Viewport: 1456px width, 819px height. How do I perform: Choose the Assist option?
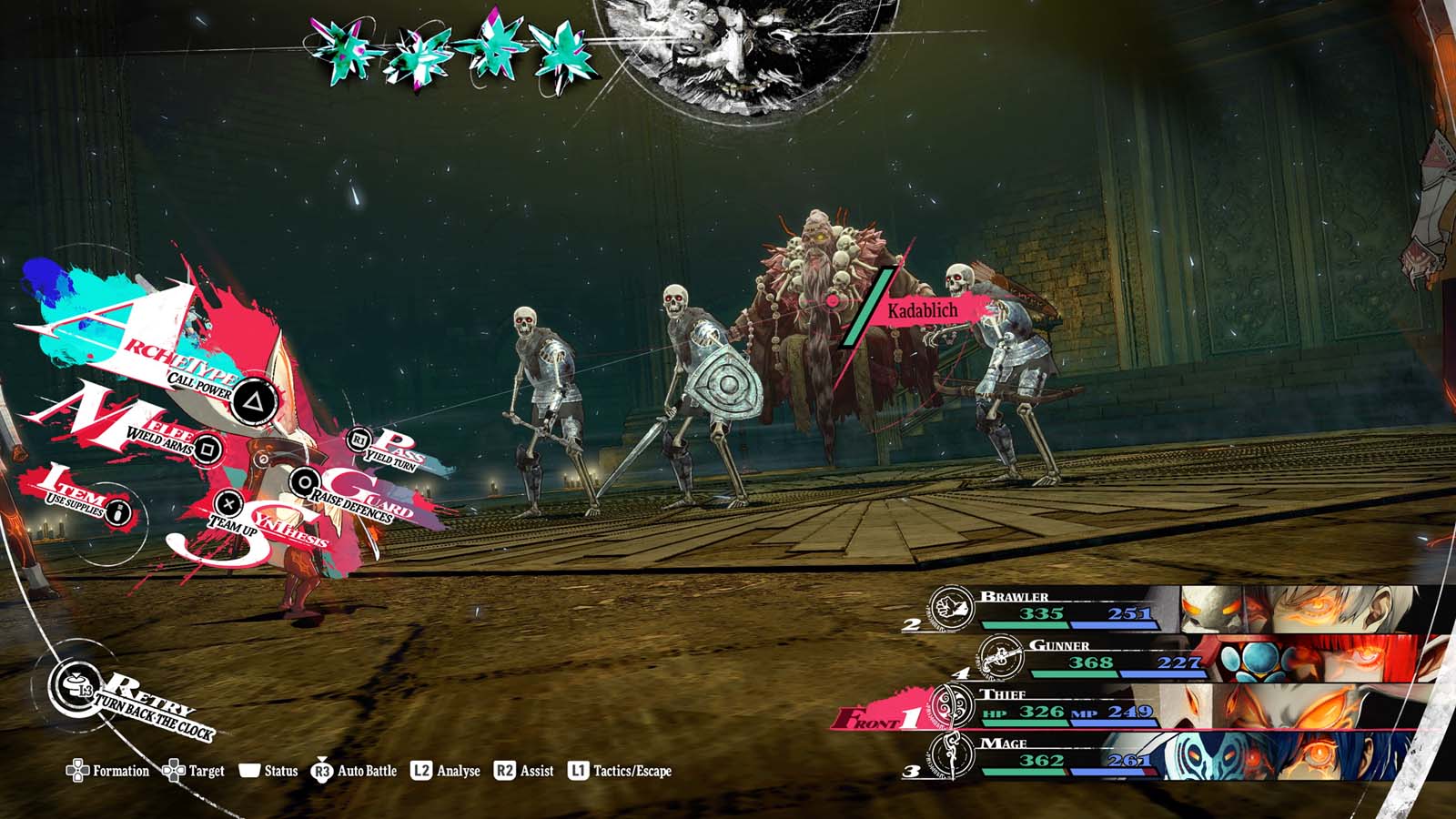click(524, 771)
